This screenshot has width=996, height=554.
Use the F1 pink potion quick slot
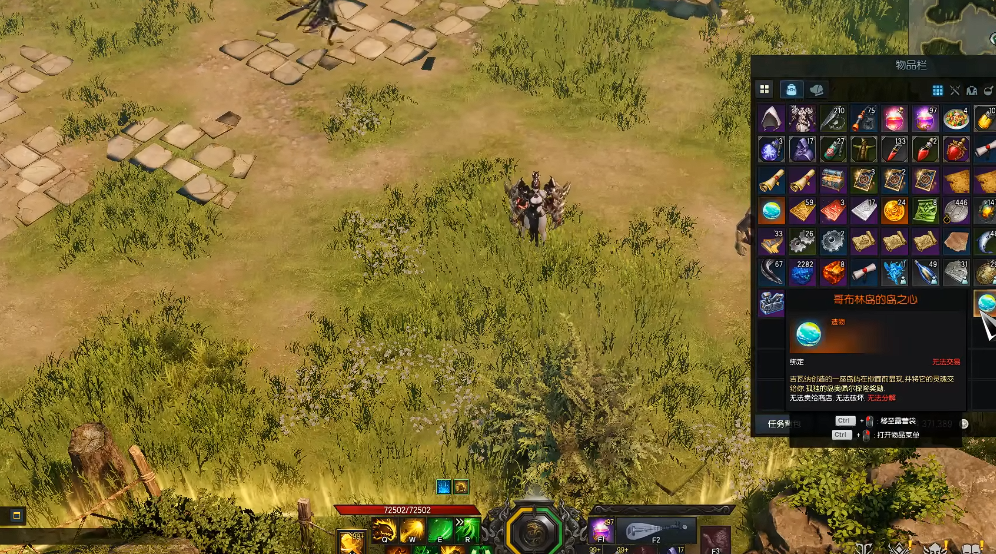601,532
